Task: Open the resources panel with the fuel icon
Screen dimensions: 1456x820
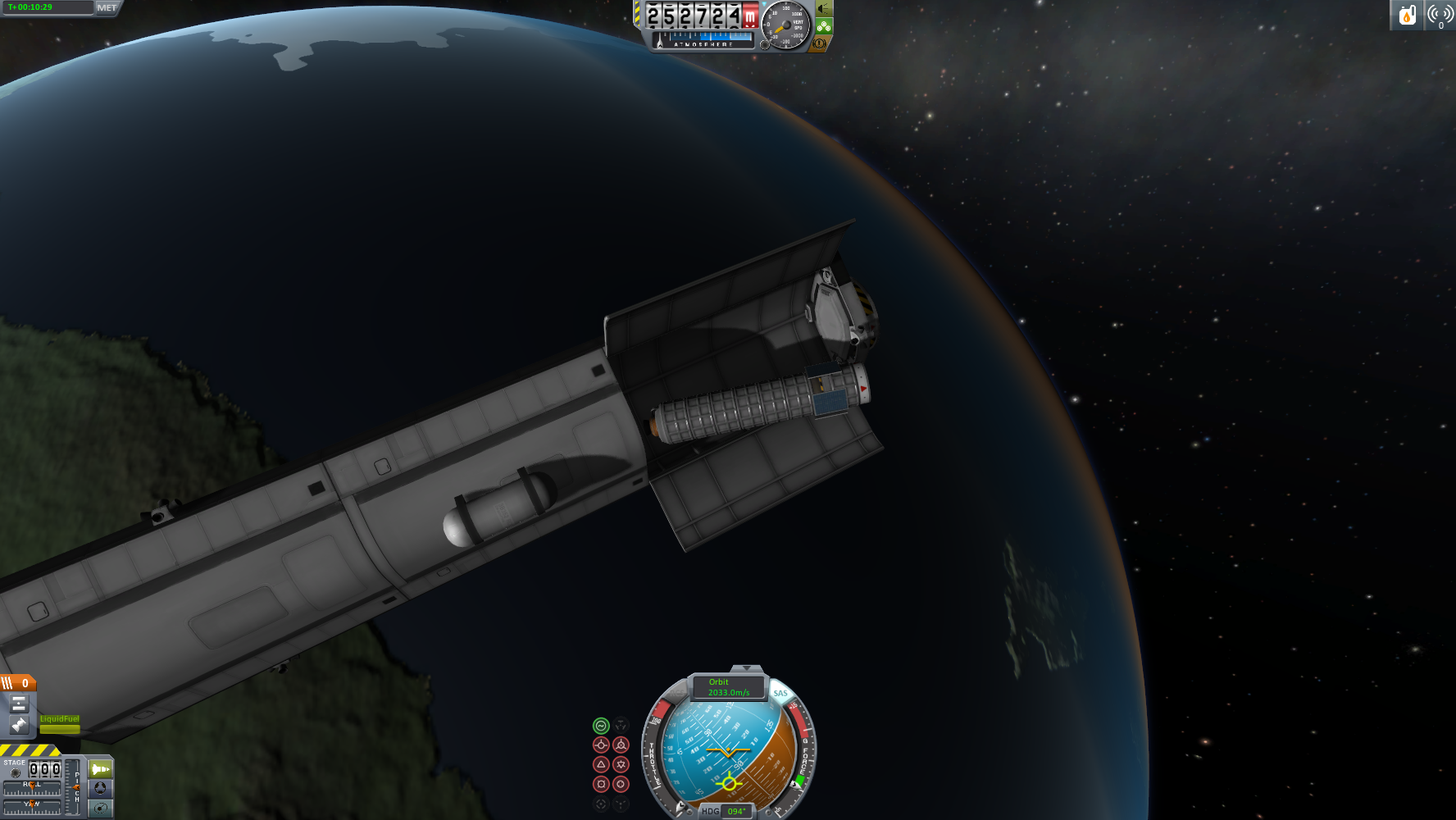Action: (x=1407, y=15)
